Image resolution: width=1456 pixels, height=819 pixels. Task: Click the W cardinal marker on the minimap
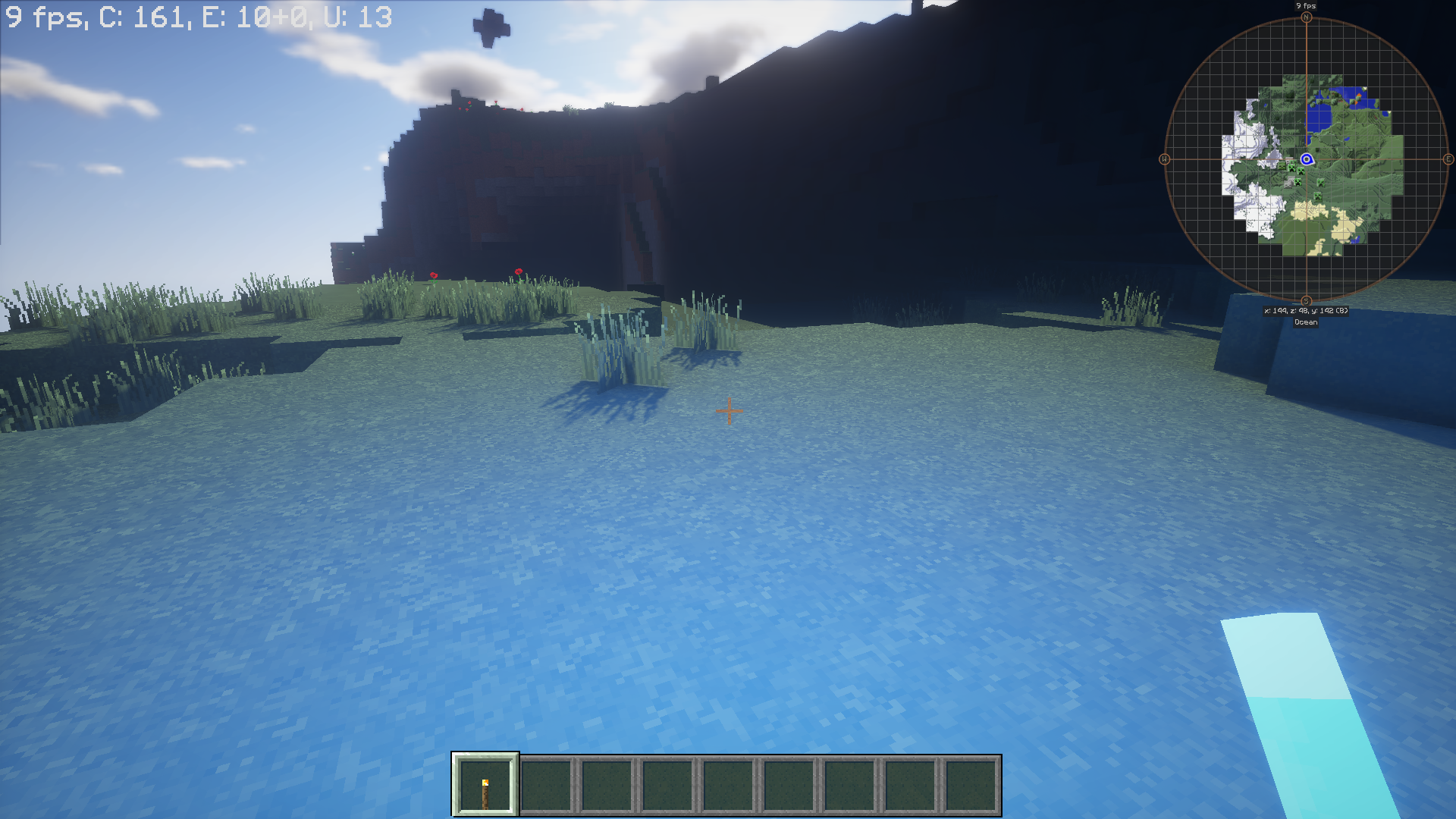click(1166, 160)
